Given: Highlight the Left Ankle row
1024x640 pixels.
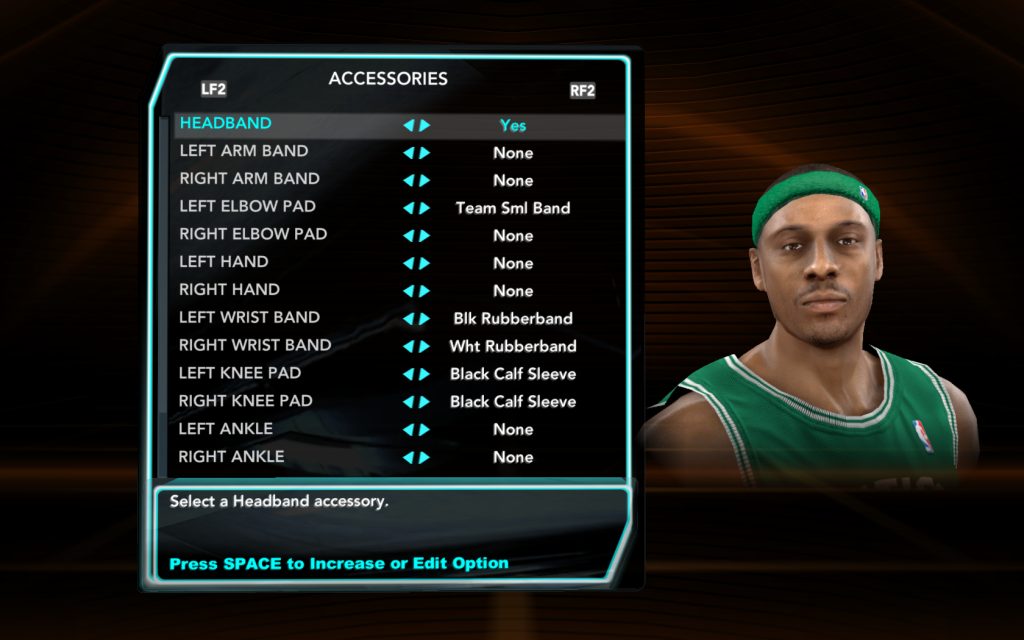Looking at the screenshot, I should (x=226, y=429).
